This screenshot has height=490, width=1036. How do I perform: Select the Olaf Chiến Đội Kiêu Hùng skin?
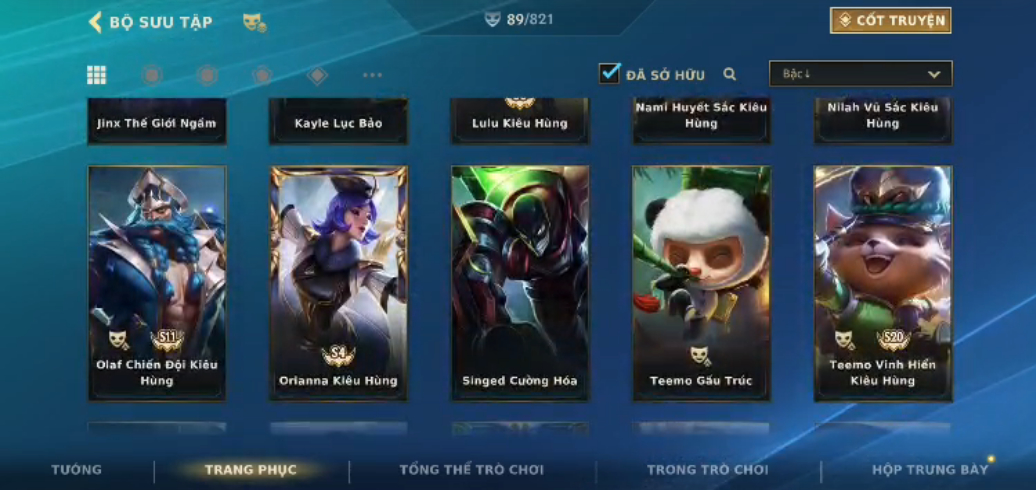(x=157, y=283)
